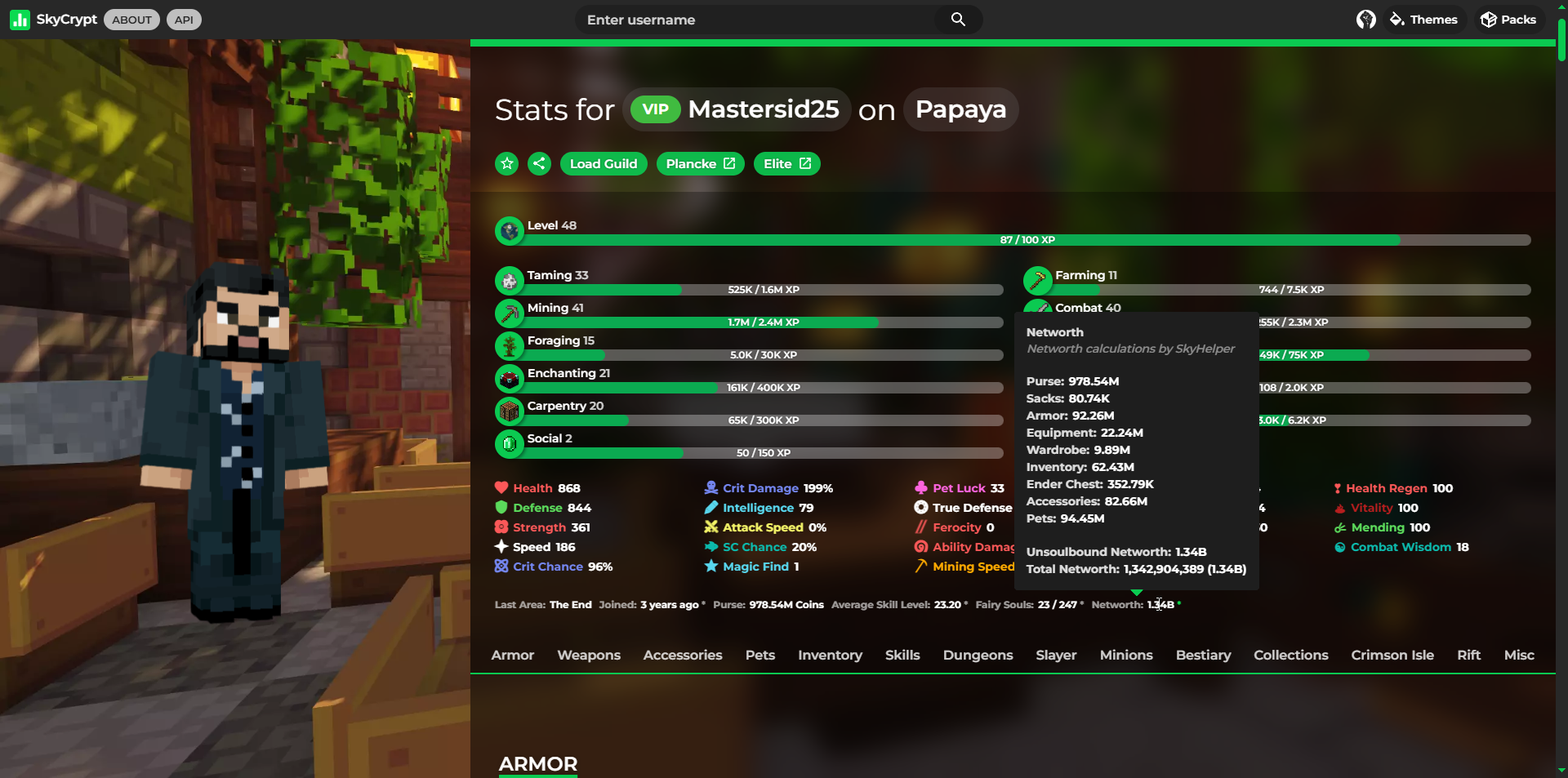The width and height of the screenshot is (1568, 778).
Task: Click the asterisk next to Networth stat
Action: [x=1179, y=604]
